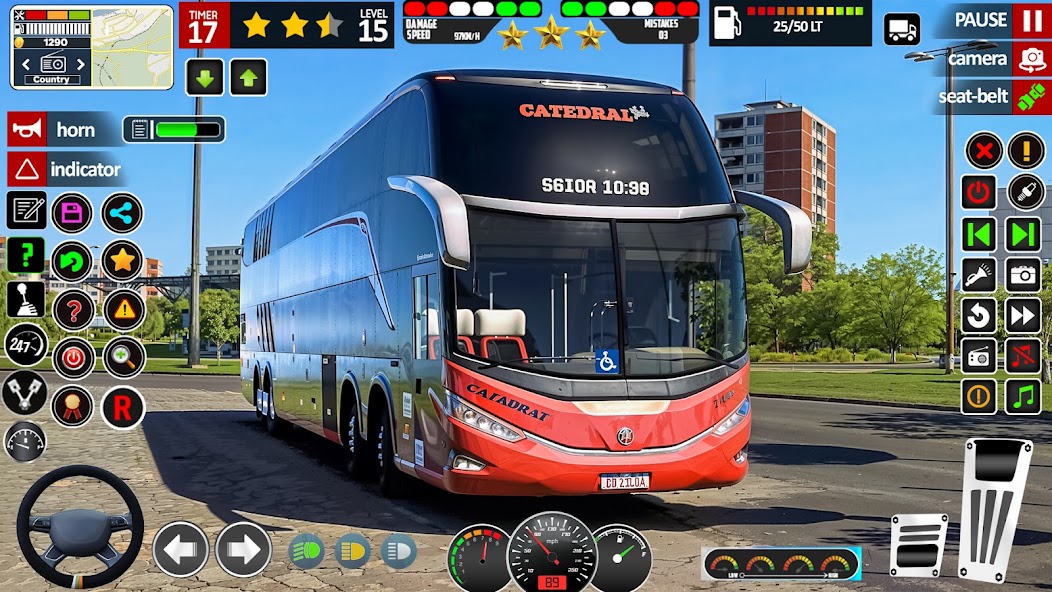The height and width of the screenshot is (592, 1052).
Task: Step on the brake pedal
Action: pyautogui.click(x=918, y=544)
